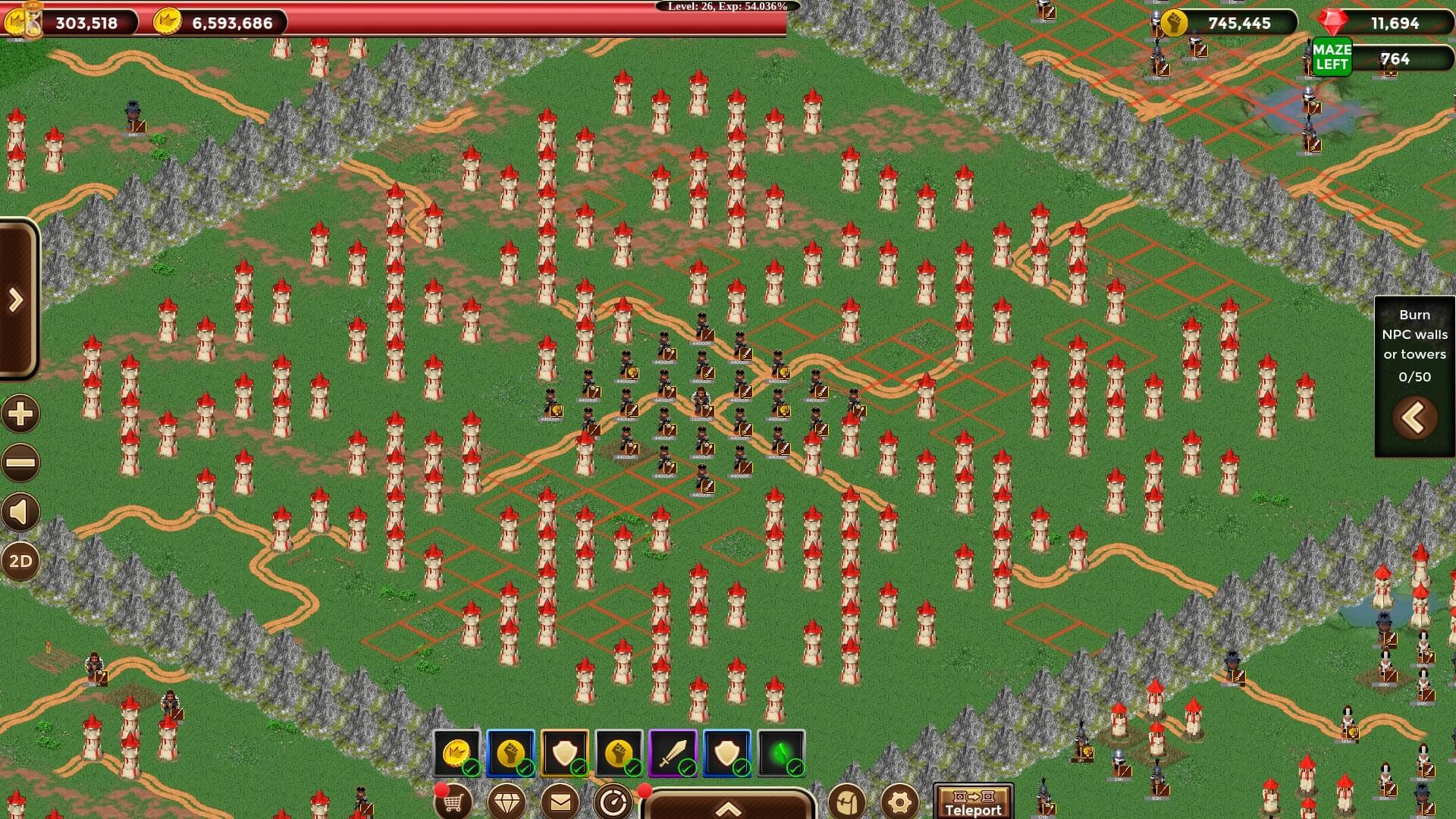Screen dimensions: 1456x819
Task: Open the diamond gems menu
Action: pyautogui.click(x=507, y=801)
